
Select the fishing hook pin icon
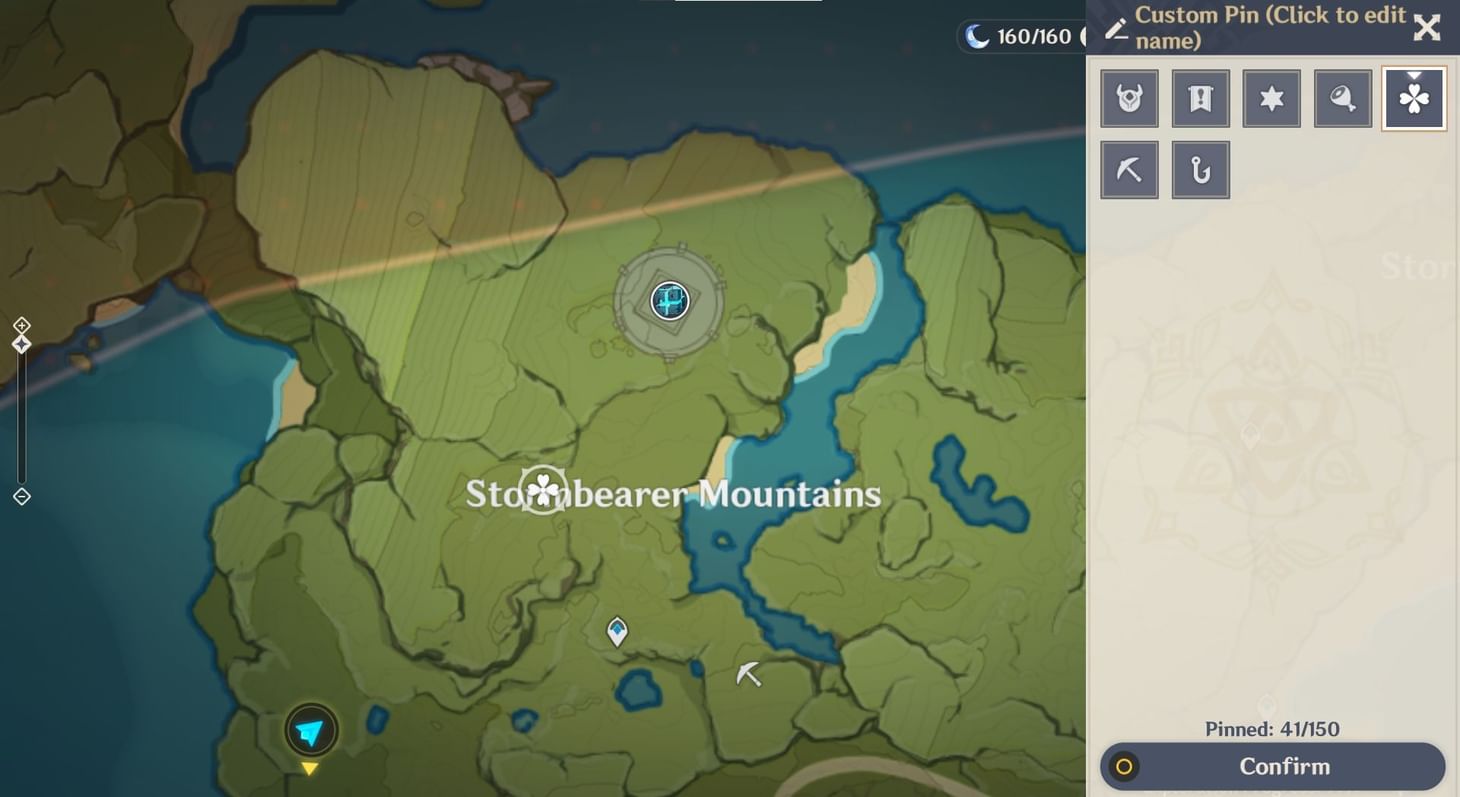click(x=1200, y=169)
